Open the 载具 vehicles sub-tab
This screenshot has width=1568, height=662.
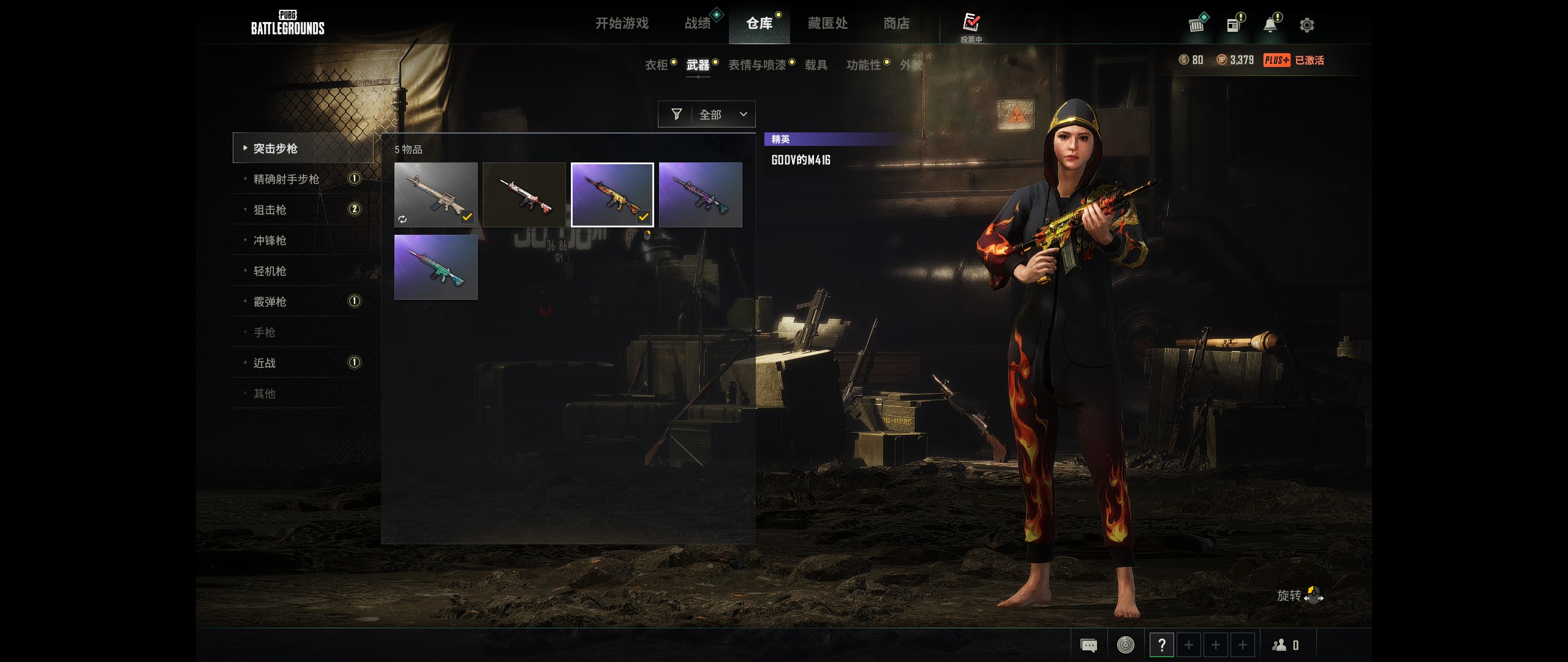click(816, 65)
